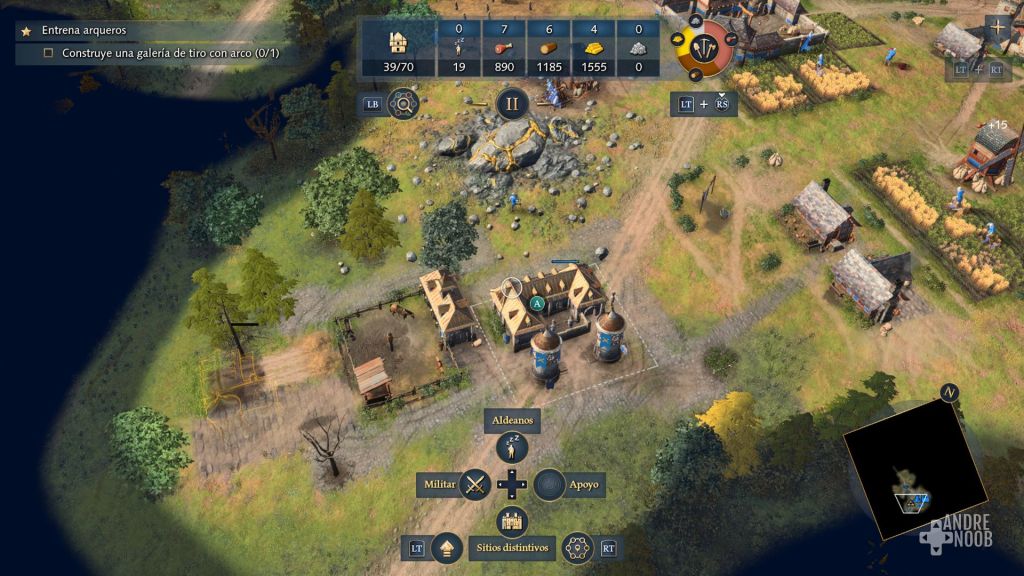Click the upward arrow house icon
1024x576 pixels.
tap(446, 547)
